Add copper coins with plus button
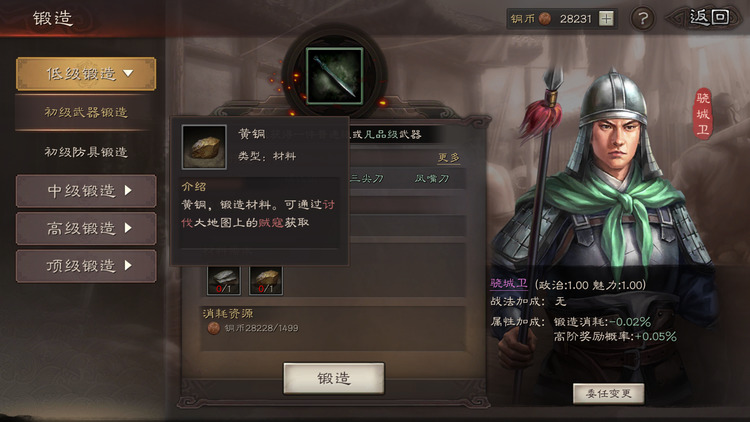This screenshot has width=750, height=422. click(x=607, y=19)
